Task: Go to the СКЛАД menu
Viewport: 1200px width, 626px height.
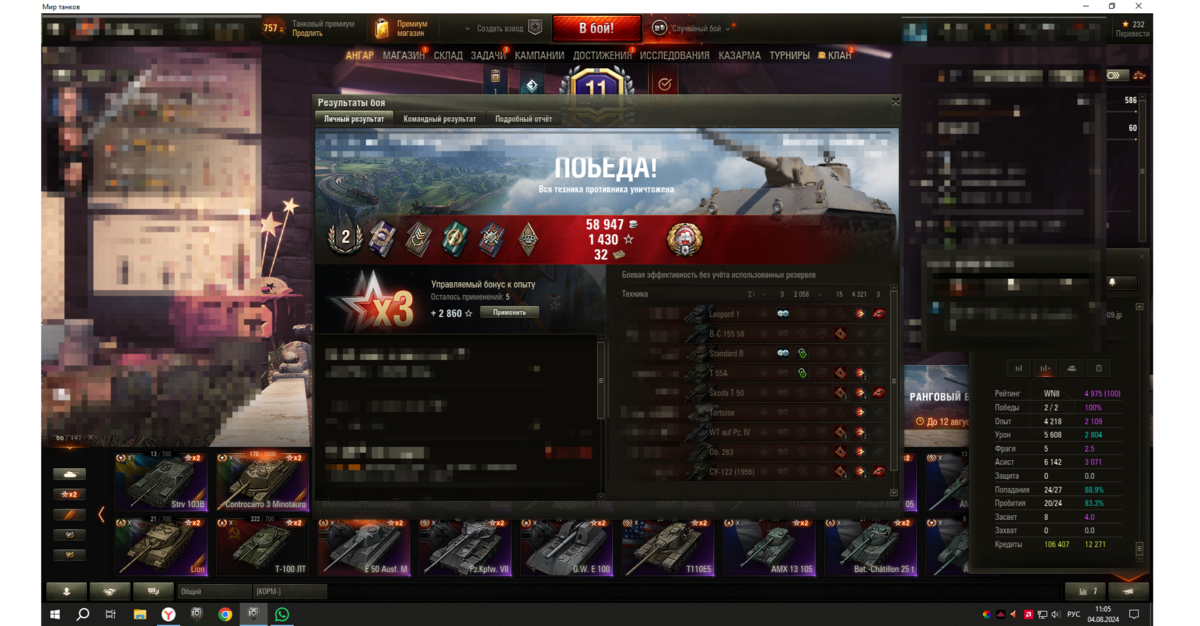Action: [x=448, y=56]
